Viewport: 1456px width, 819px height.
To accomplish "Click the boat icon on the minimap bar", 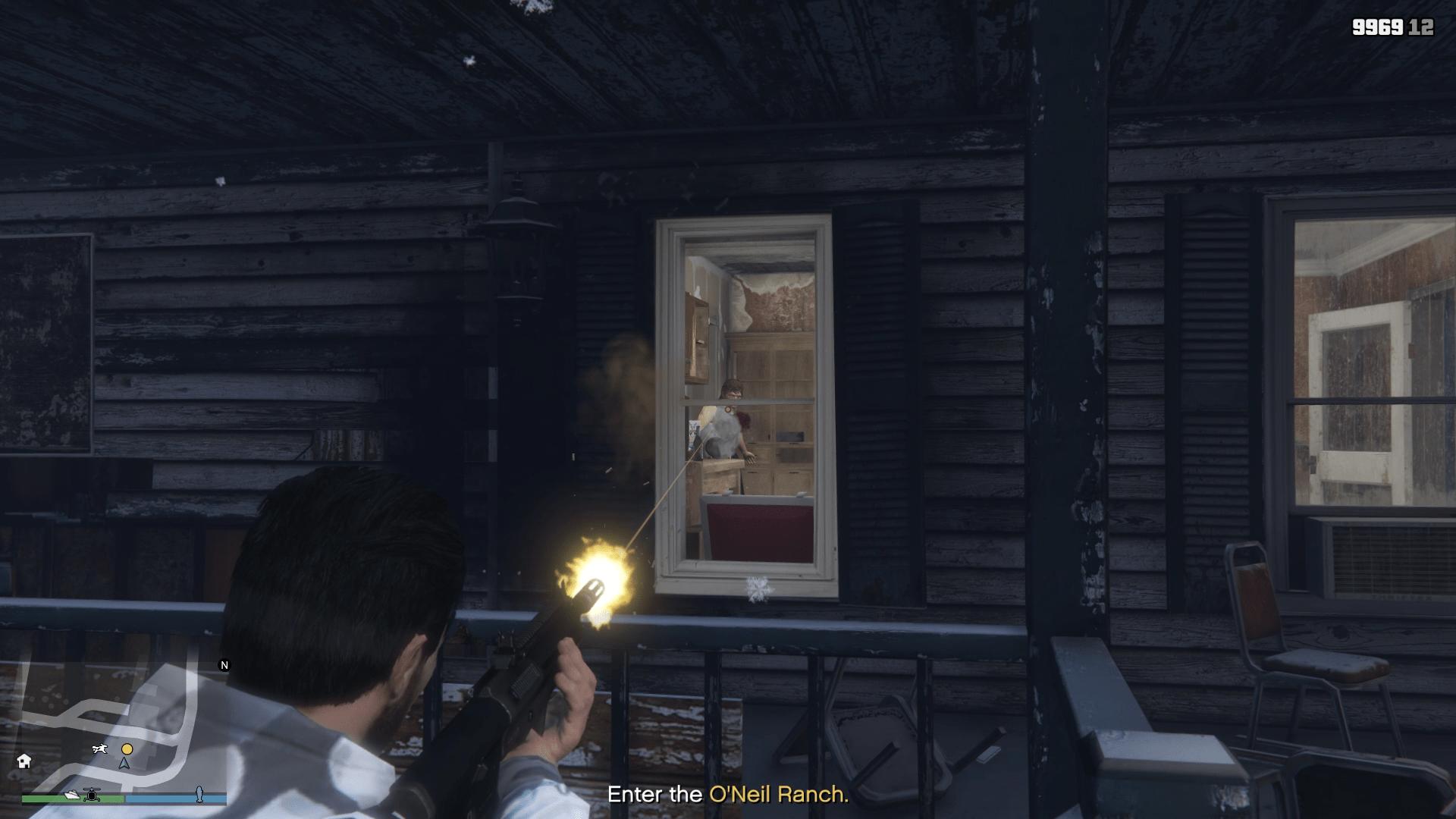I will (72, 795).
